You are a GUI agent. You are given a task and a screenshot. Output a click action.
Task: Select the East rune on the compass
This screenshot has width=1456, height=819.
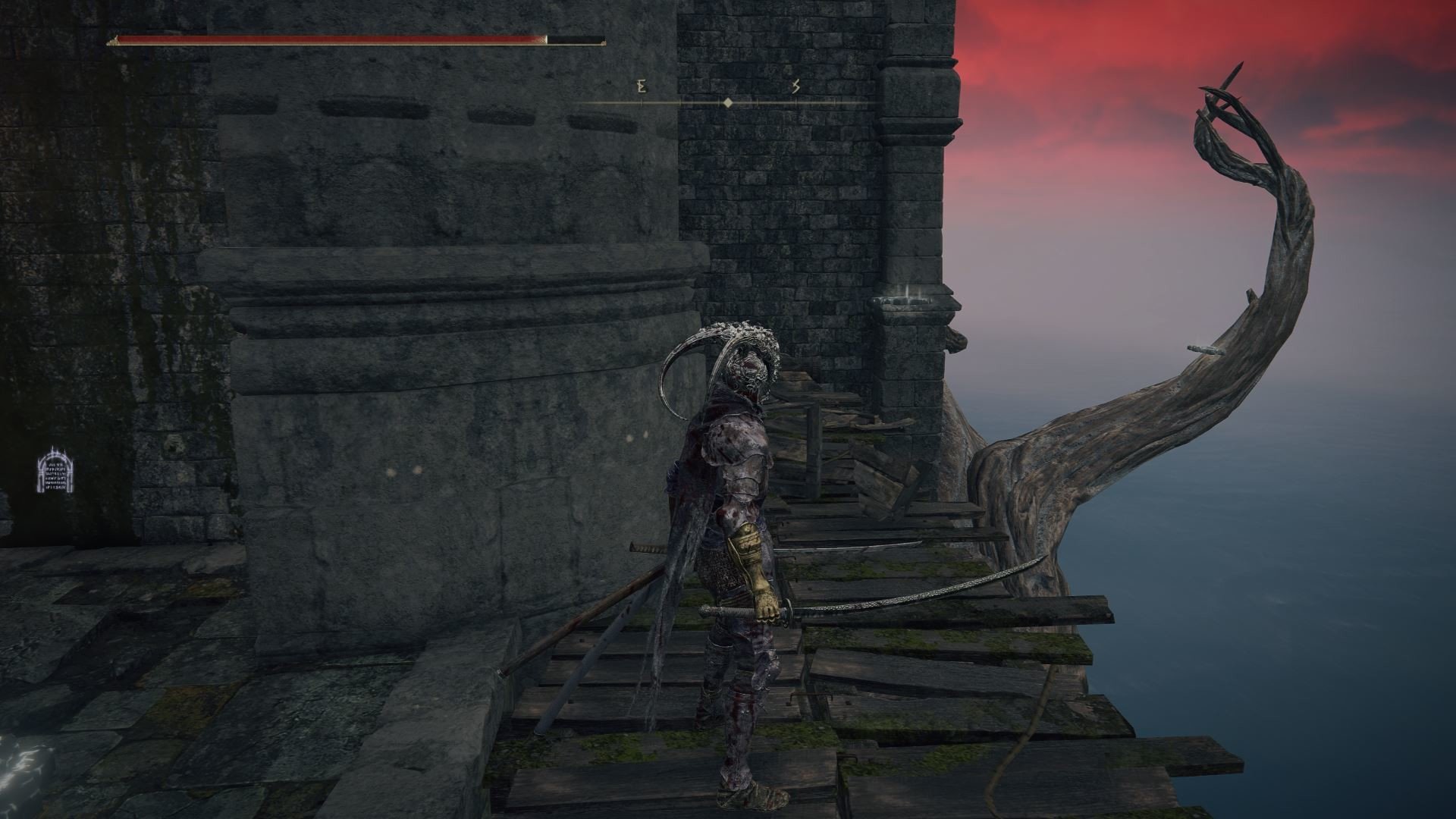coord(642,87)
